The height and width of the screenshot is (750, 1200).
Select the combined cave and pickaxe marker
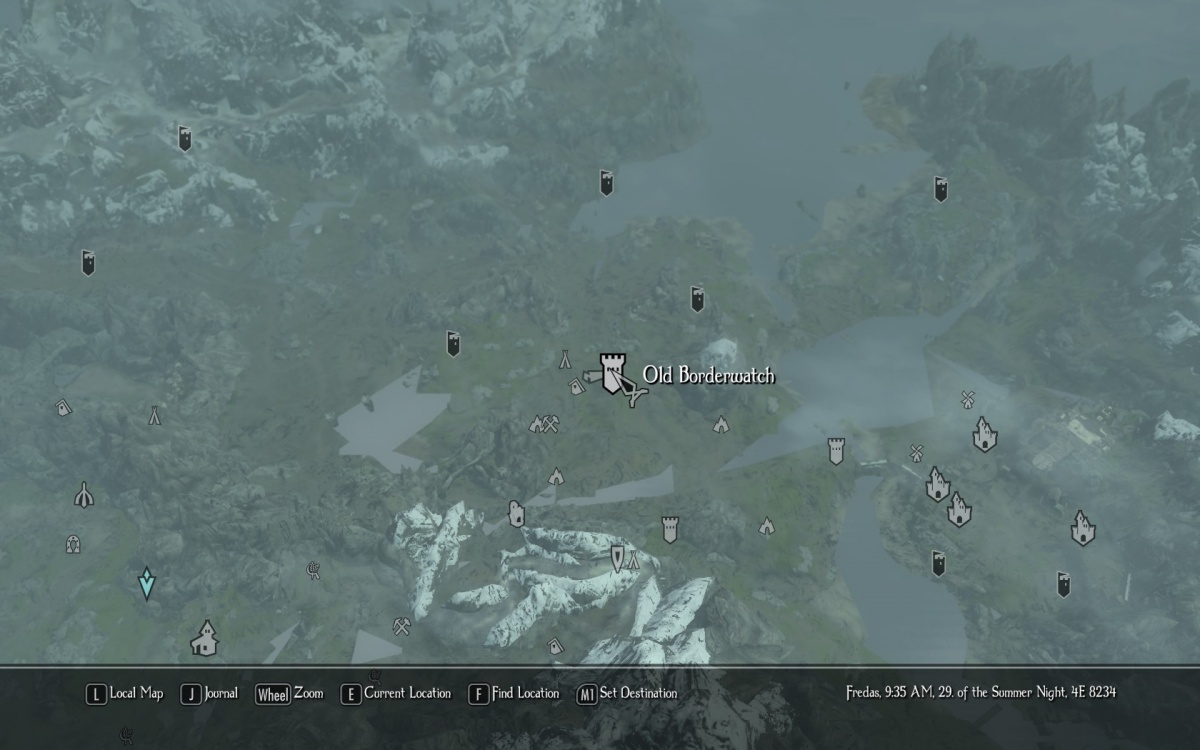(544, 424)
